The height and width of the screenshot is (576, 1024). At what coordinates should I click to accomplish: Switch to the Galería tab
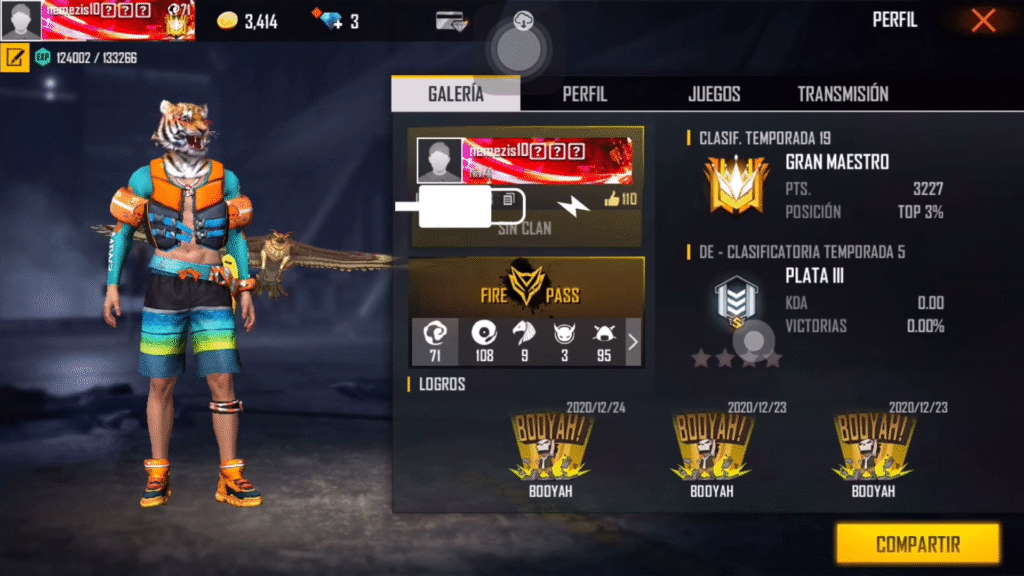coord(455,94)
